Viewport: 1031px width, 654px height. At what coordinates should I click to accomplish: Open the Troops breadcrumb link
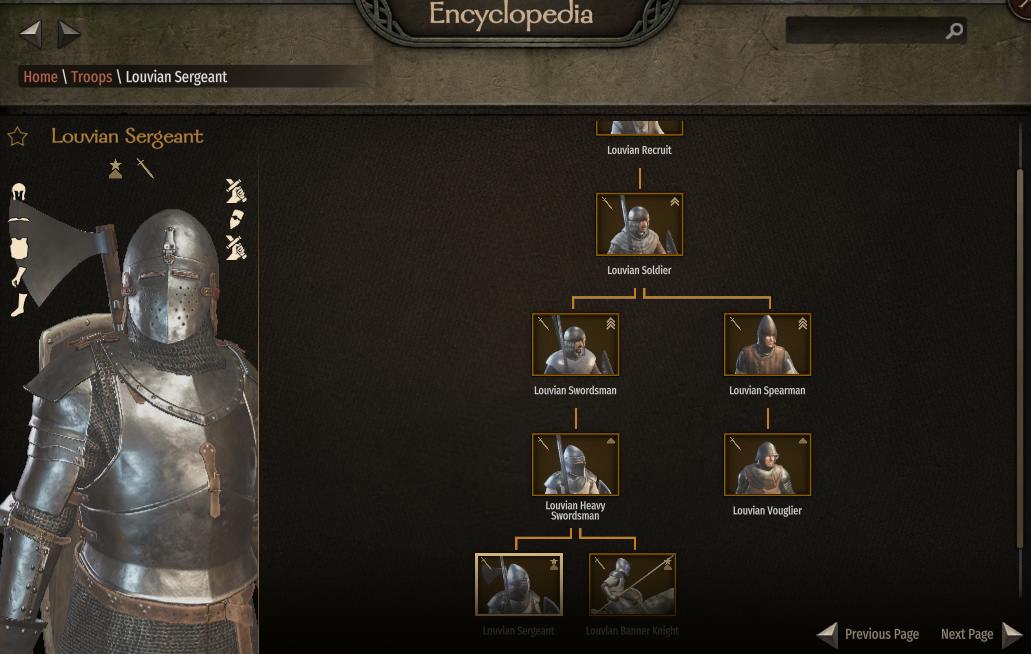[91, 77]
